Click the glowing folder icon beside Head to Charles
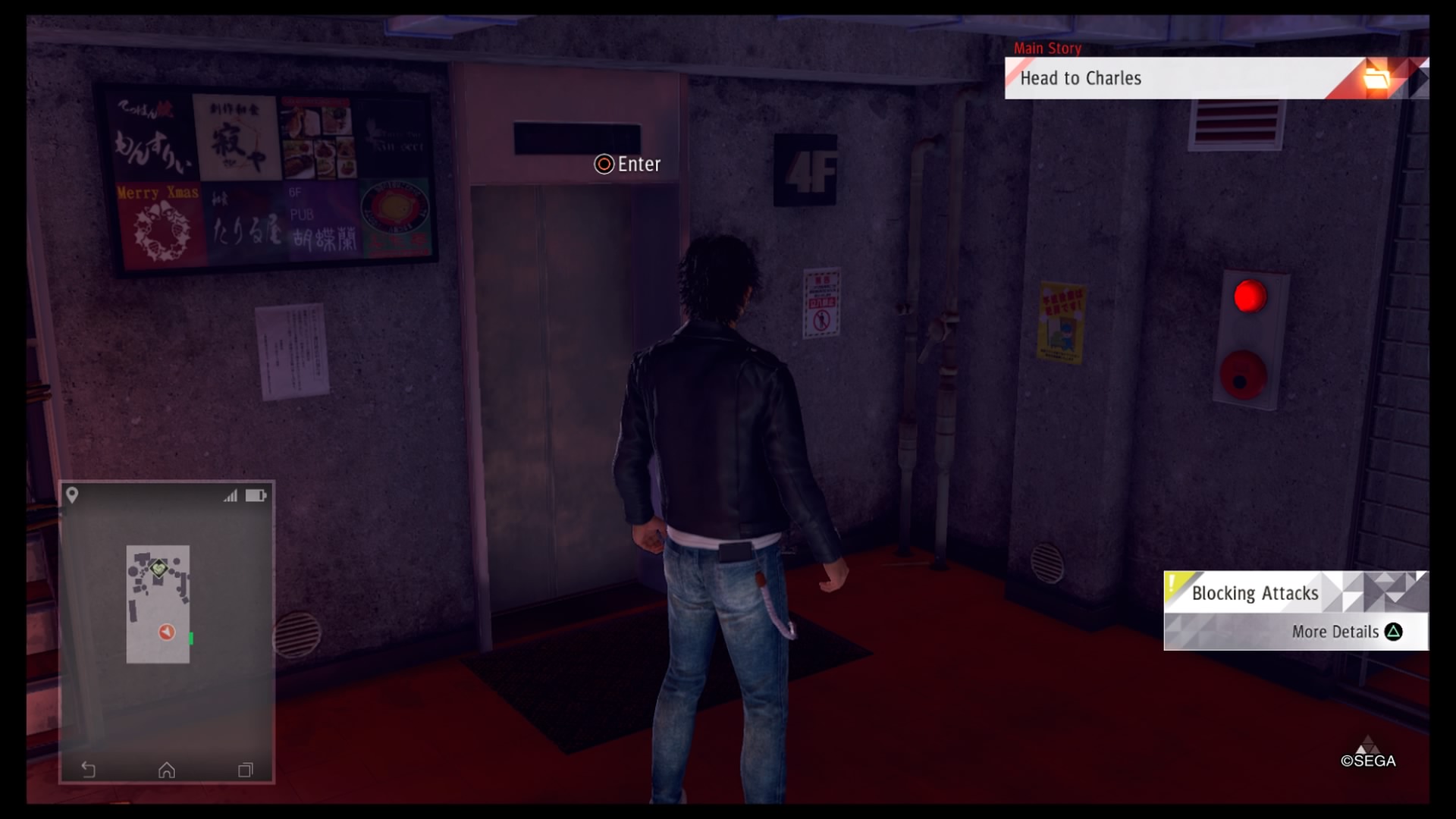This screenshot has height=819, width=1456. (x=1382, y=78)
